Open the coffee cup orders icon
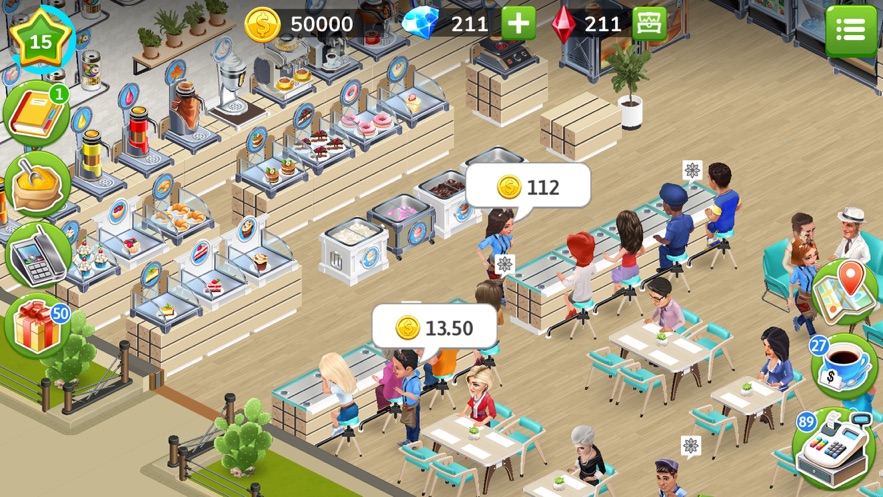 (844, 367)
